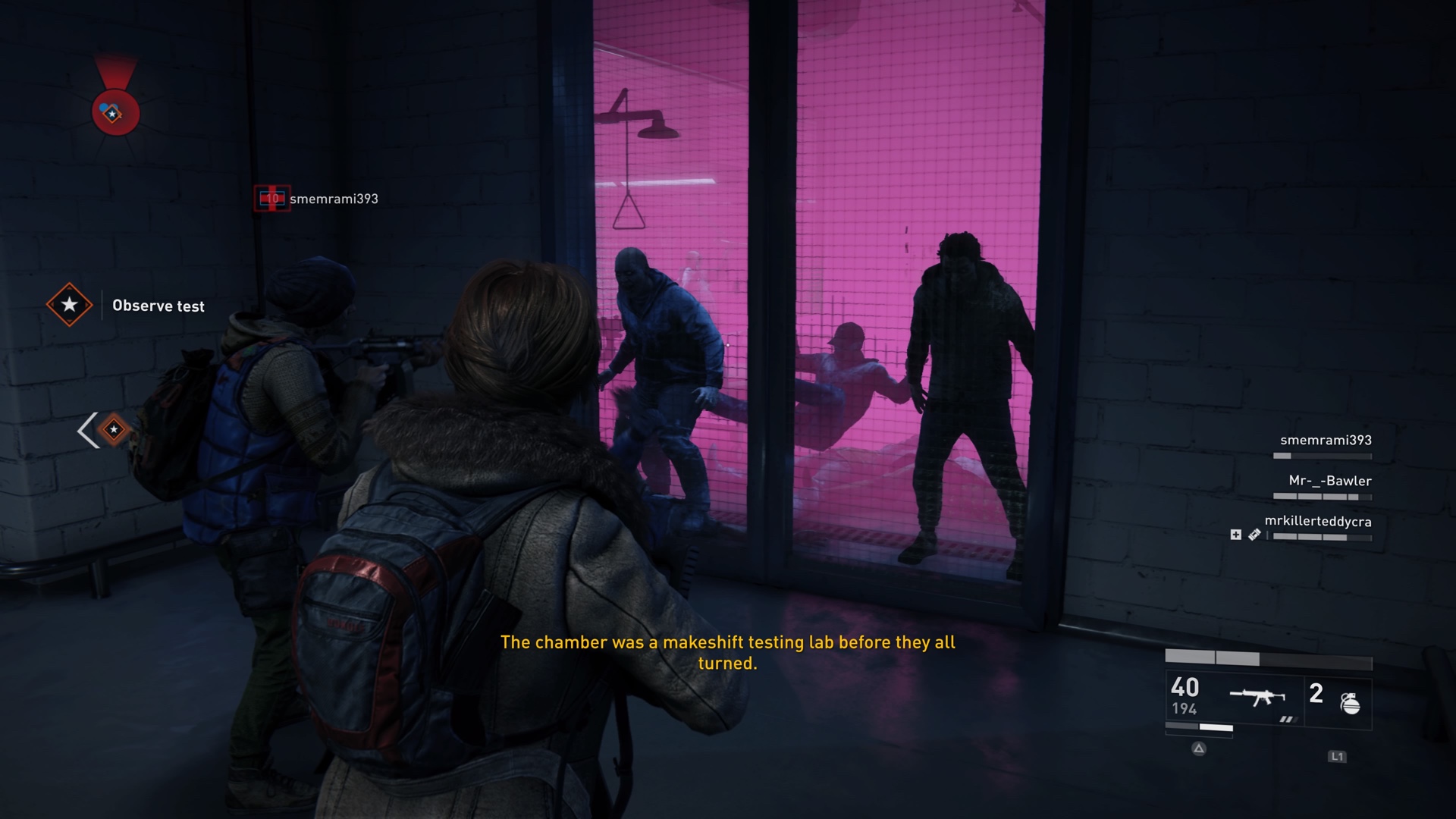Click the grenade equipment icon
The width and height of the screenshot is (1456, 819).
[x=1349, y=703]
